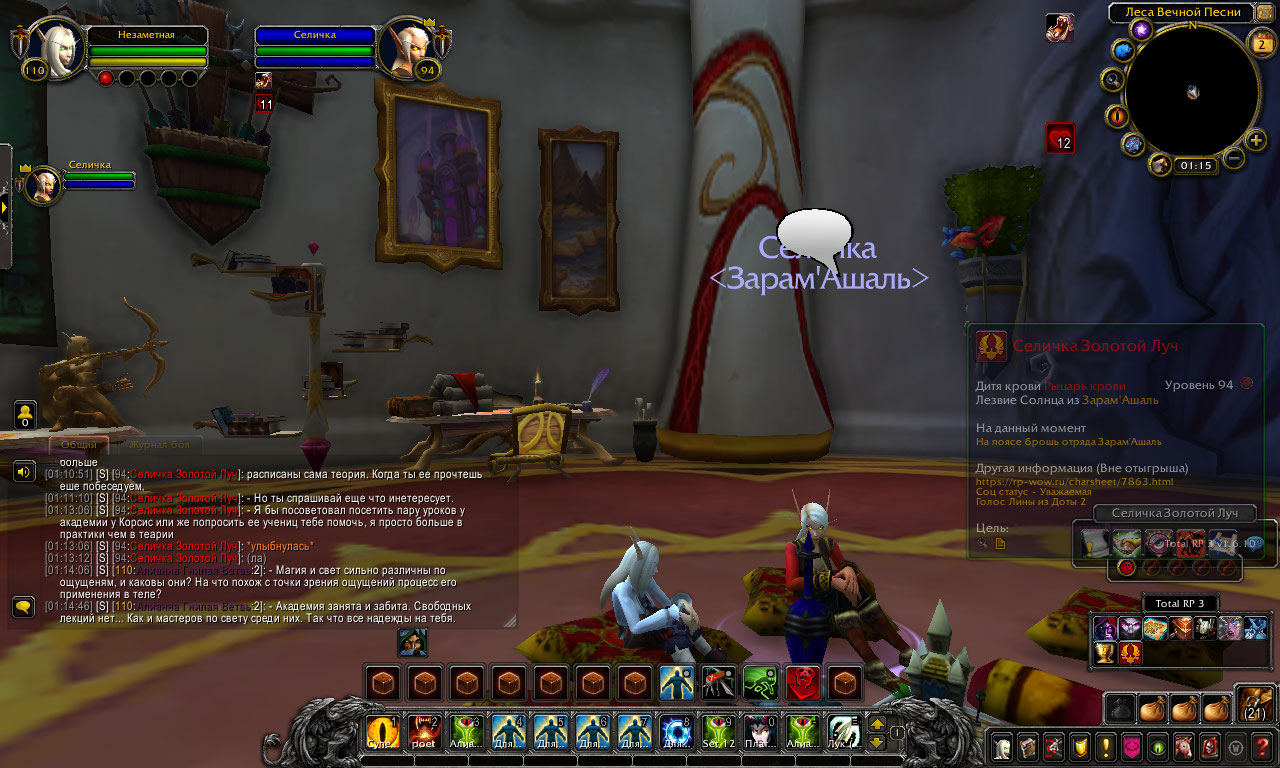Open the calendar button showing day 2
The image size is (1280, 768).
[x=1260, y=41]
